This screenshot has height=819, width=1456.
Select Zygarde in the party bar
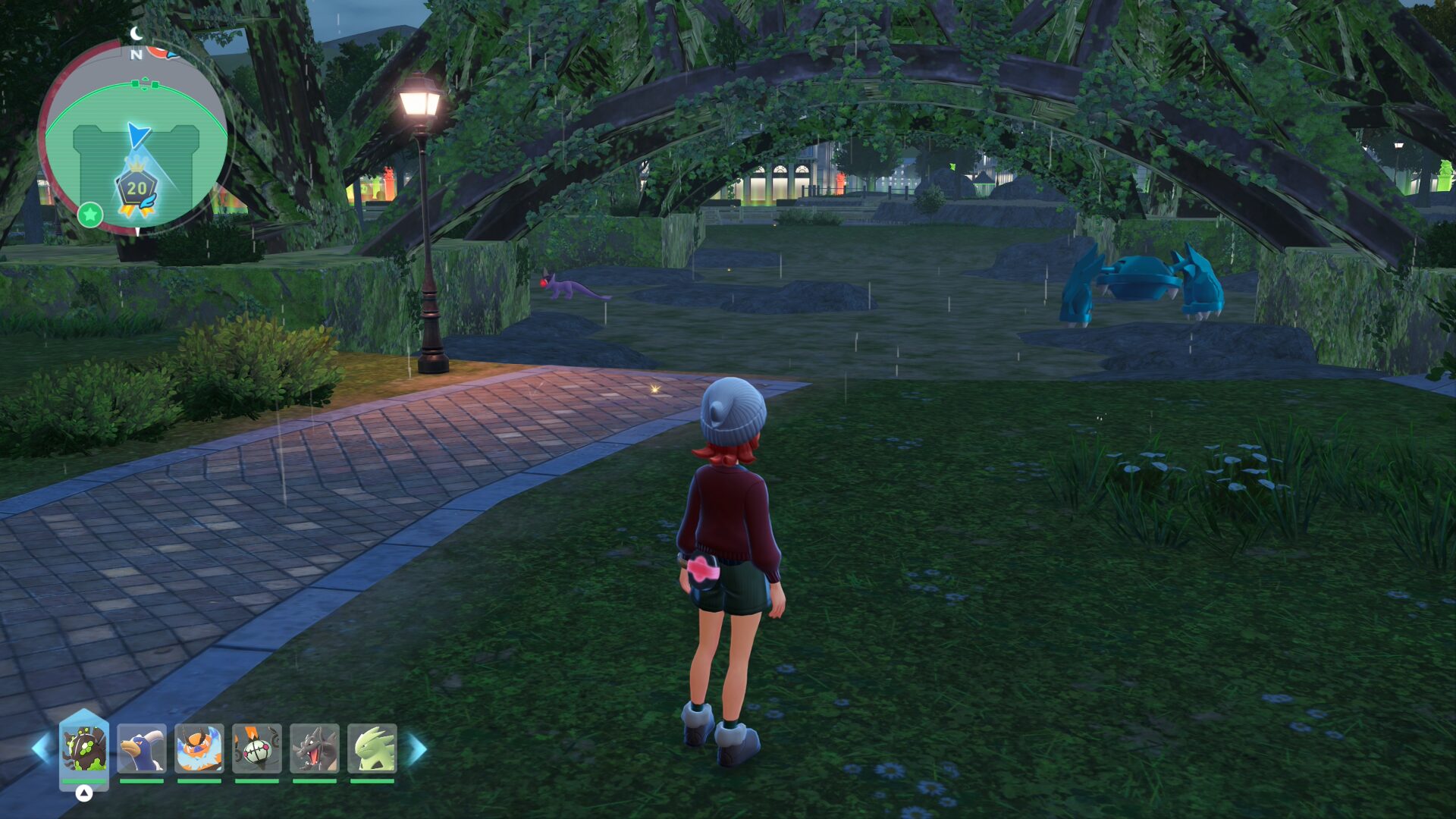click(x=84, y=748)
